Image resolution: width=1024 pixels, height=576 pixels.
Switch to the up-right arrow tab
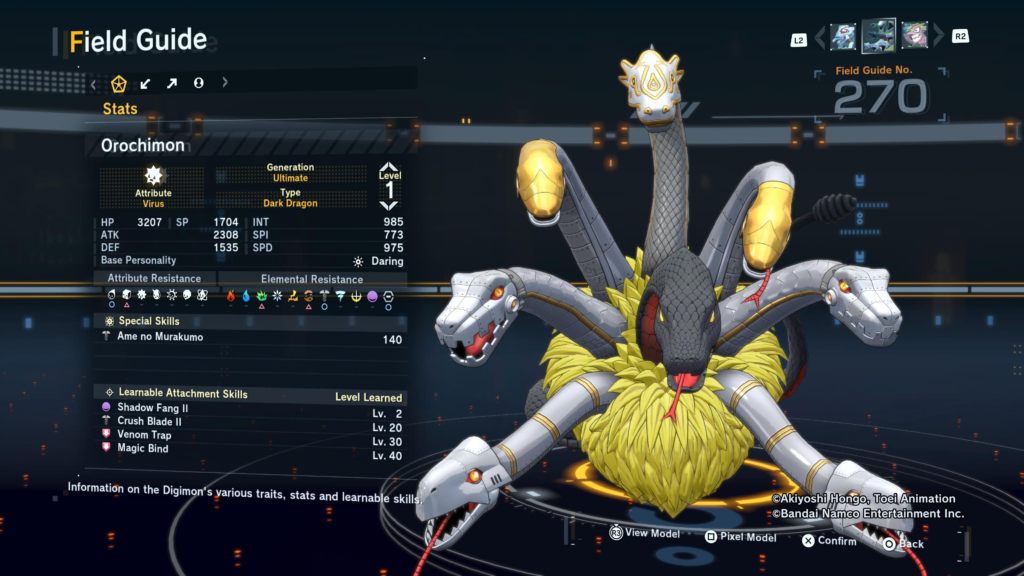[172, 83]
